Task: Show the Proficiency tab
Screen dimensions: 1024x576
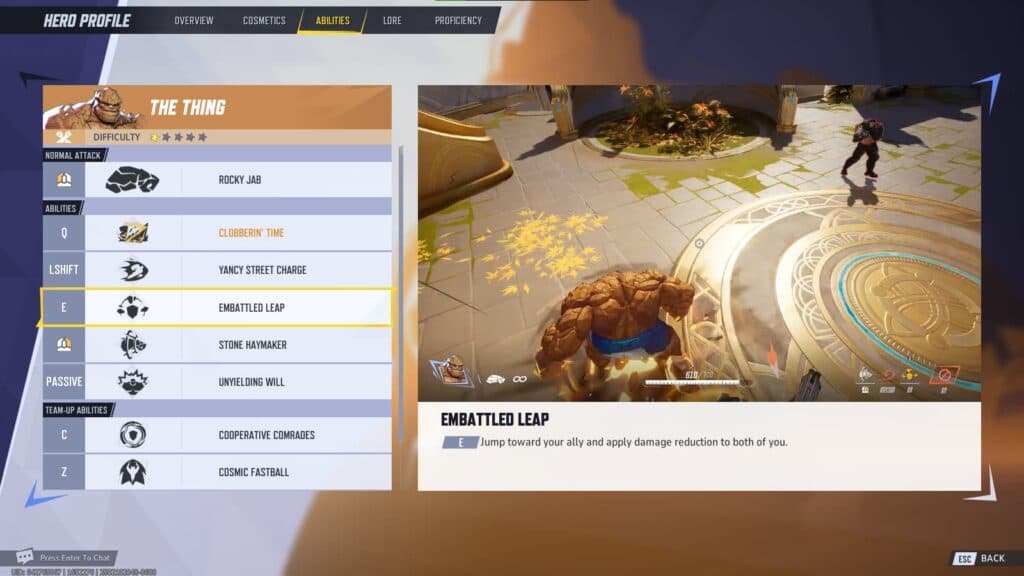Action: point(458,20)
